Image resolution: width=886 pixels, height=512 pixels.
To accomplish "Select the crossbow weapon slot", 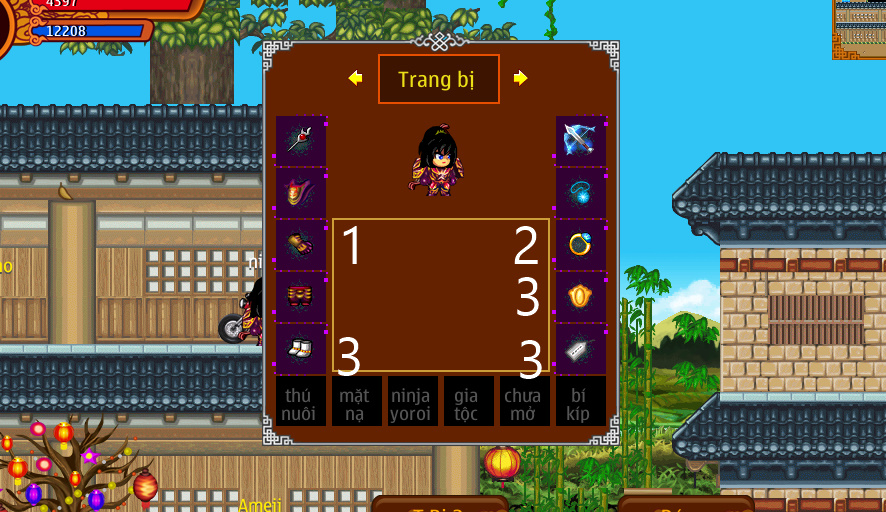I will click(580, 140).
